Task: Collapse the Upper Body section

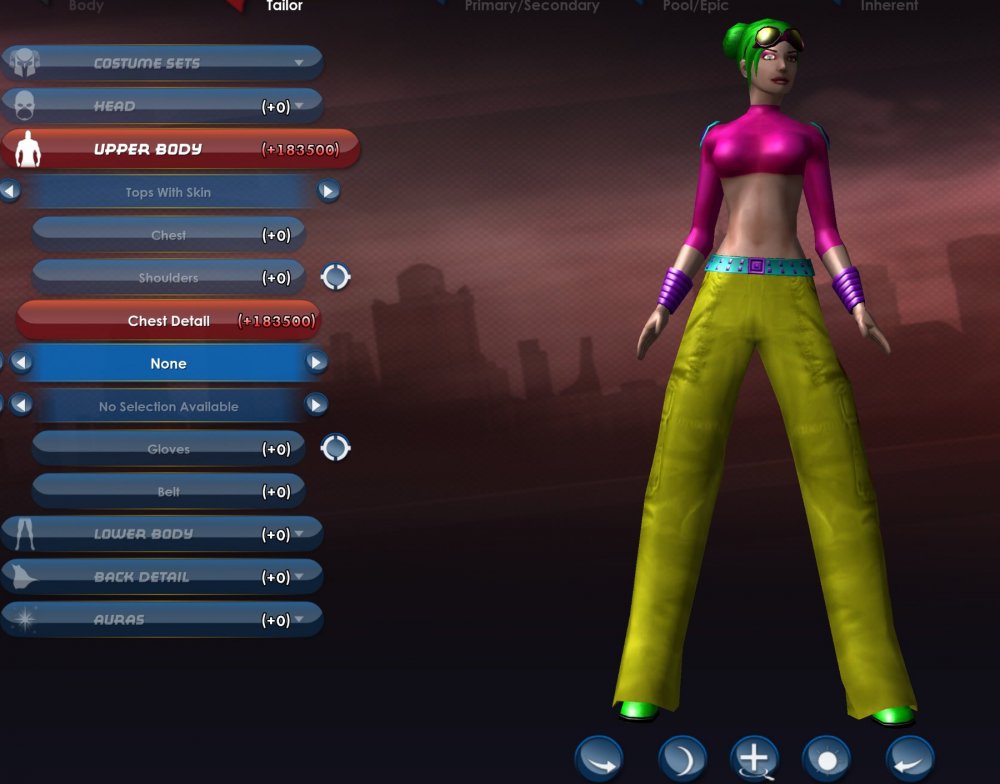Action: (180, 149)
